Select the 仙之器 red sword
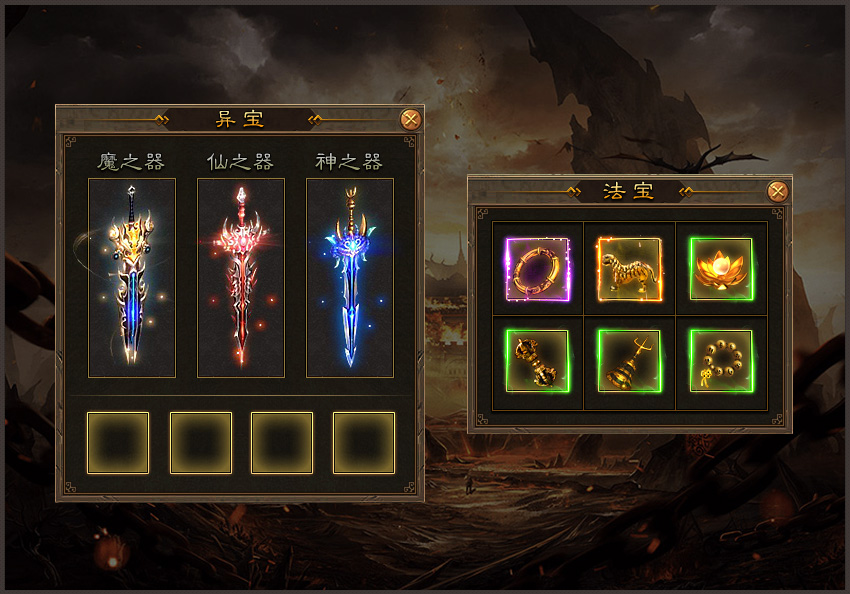This screenshot has height=594, width=850. point(241,278)
